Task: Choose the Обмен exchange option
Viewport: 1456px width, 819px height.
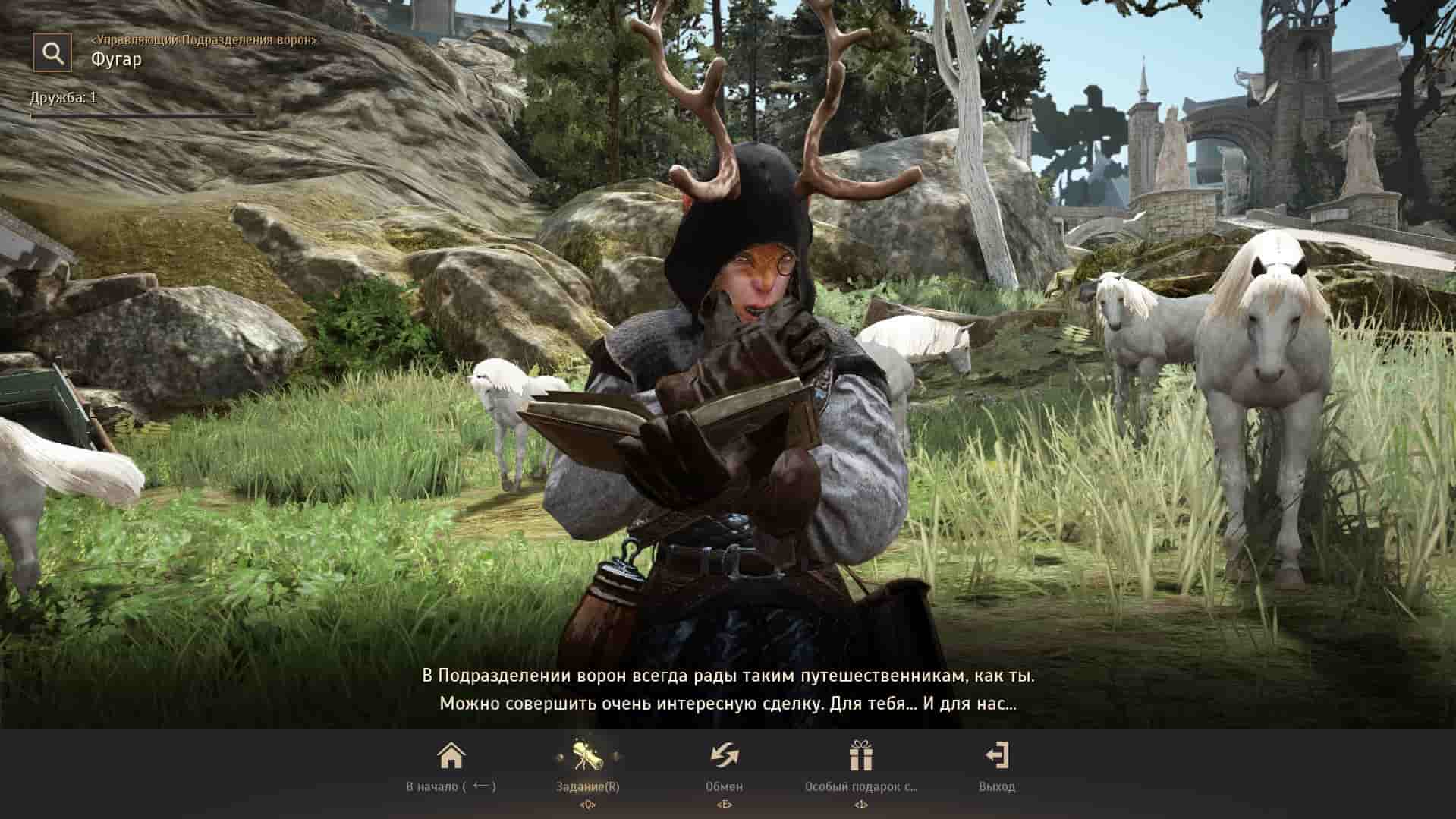Action: point(724,765)
